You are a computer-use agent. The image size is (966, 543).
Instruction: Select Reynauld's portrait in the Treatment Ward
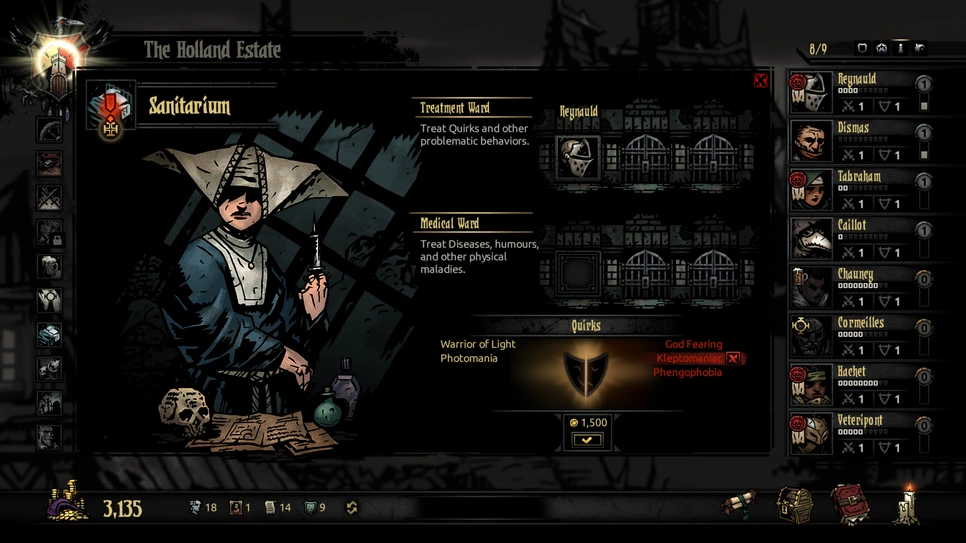coord(578,158)
